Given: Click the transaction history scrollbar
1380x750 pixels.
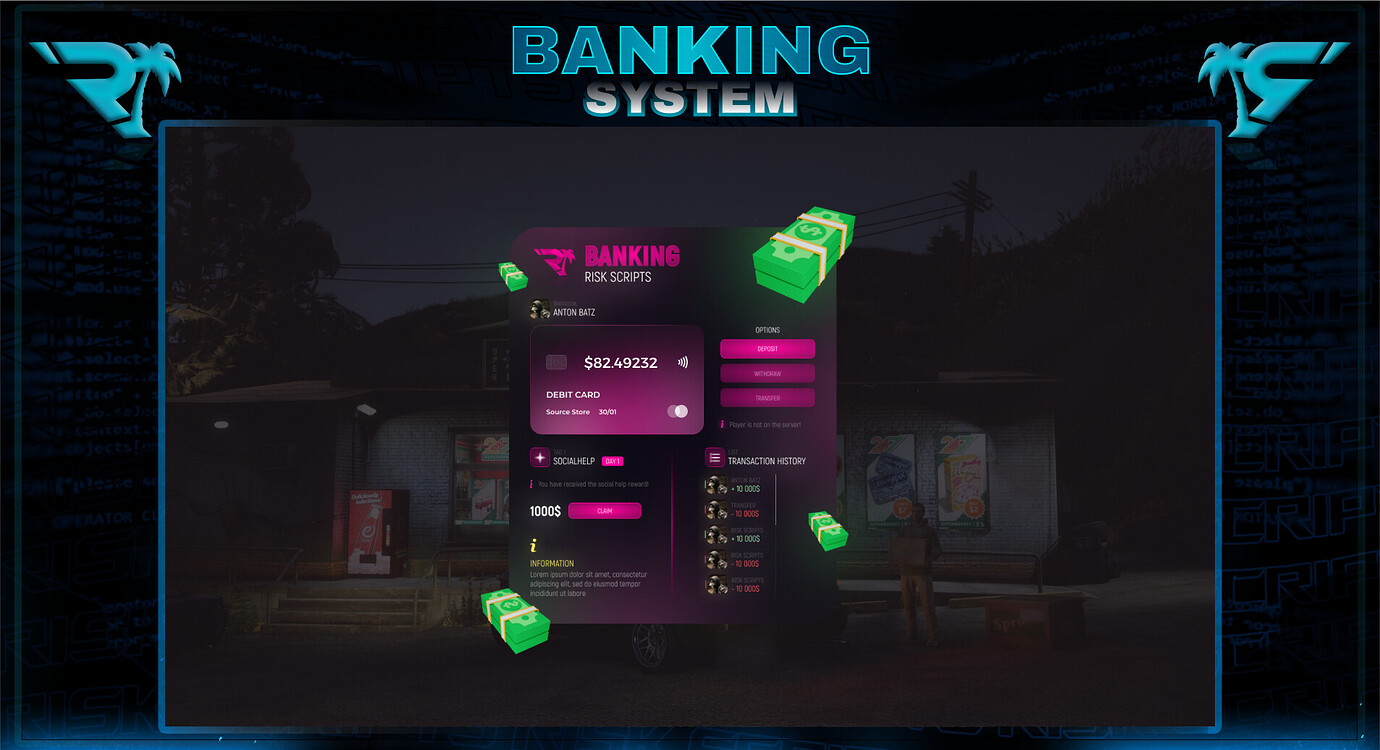Looking at the screenshot, I should click(775, 500).
